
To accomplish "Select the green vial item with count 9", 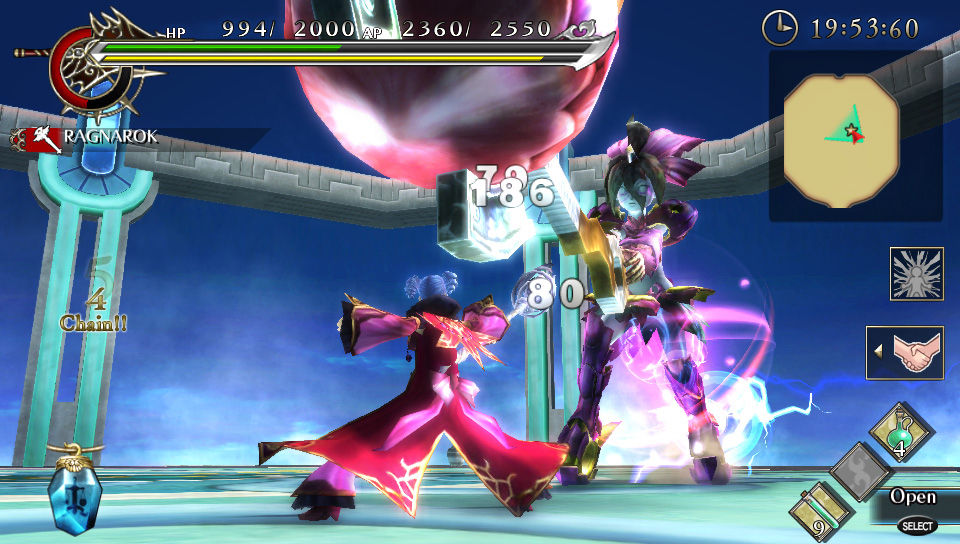I will 822,511.
